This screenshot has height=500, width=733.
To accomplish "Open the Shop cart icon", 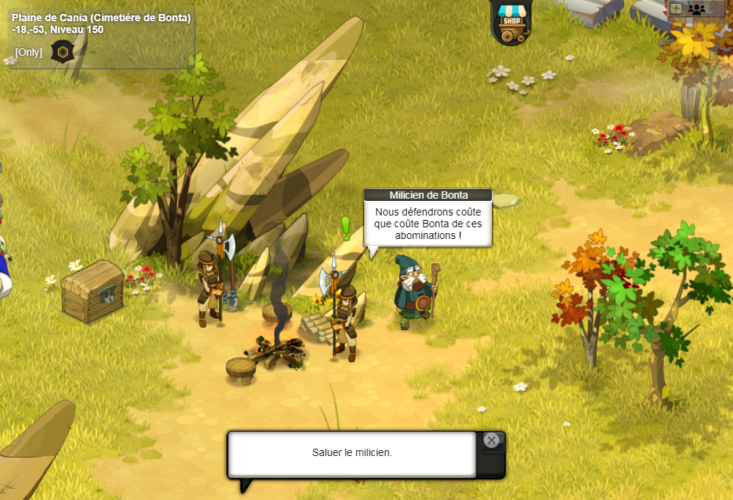I will point(511,24).
